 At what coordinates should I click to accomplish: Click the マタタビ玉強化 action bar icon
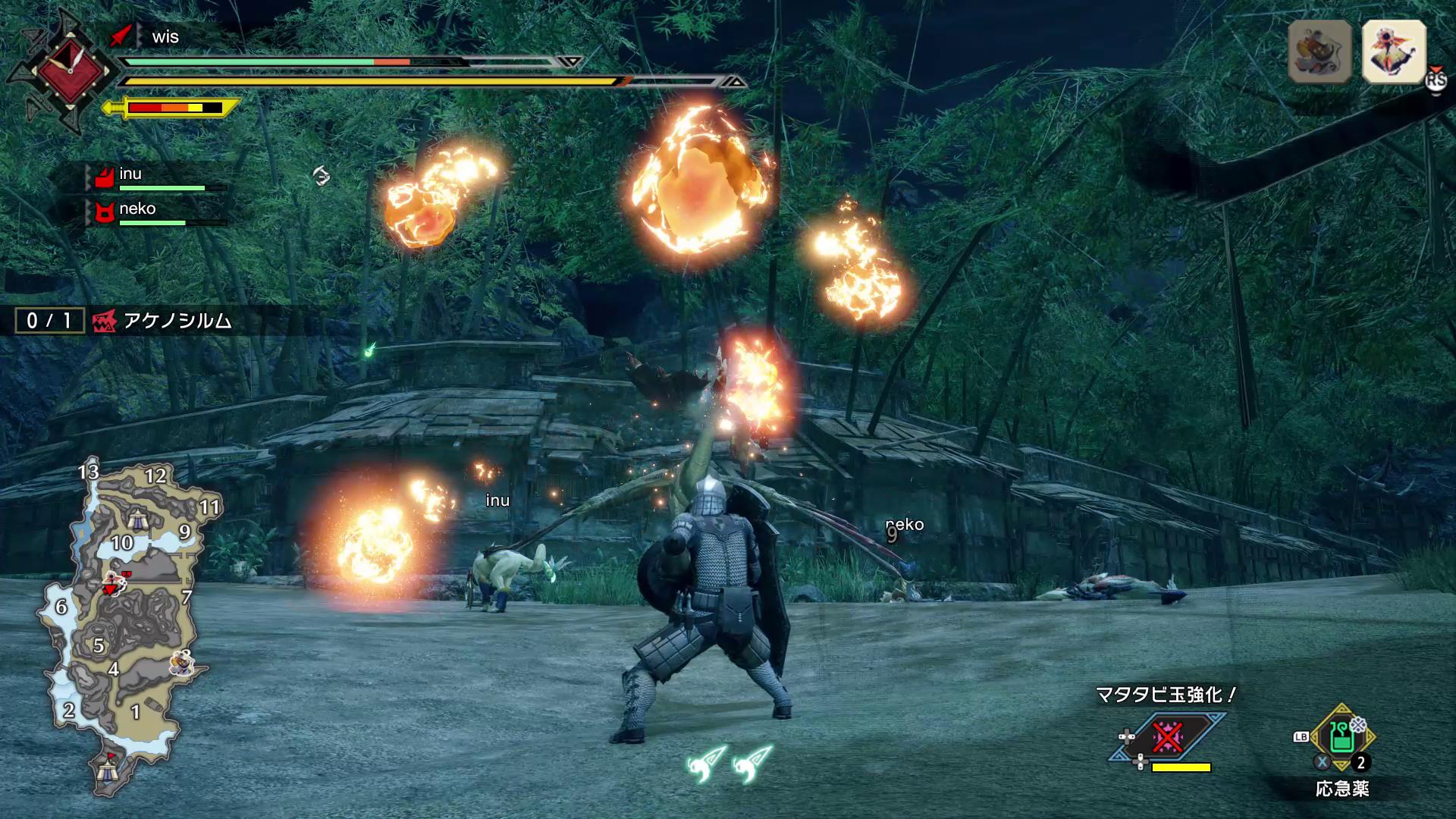(1167, 736)
